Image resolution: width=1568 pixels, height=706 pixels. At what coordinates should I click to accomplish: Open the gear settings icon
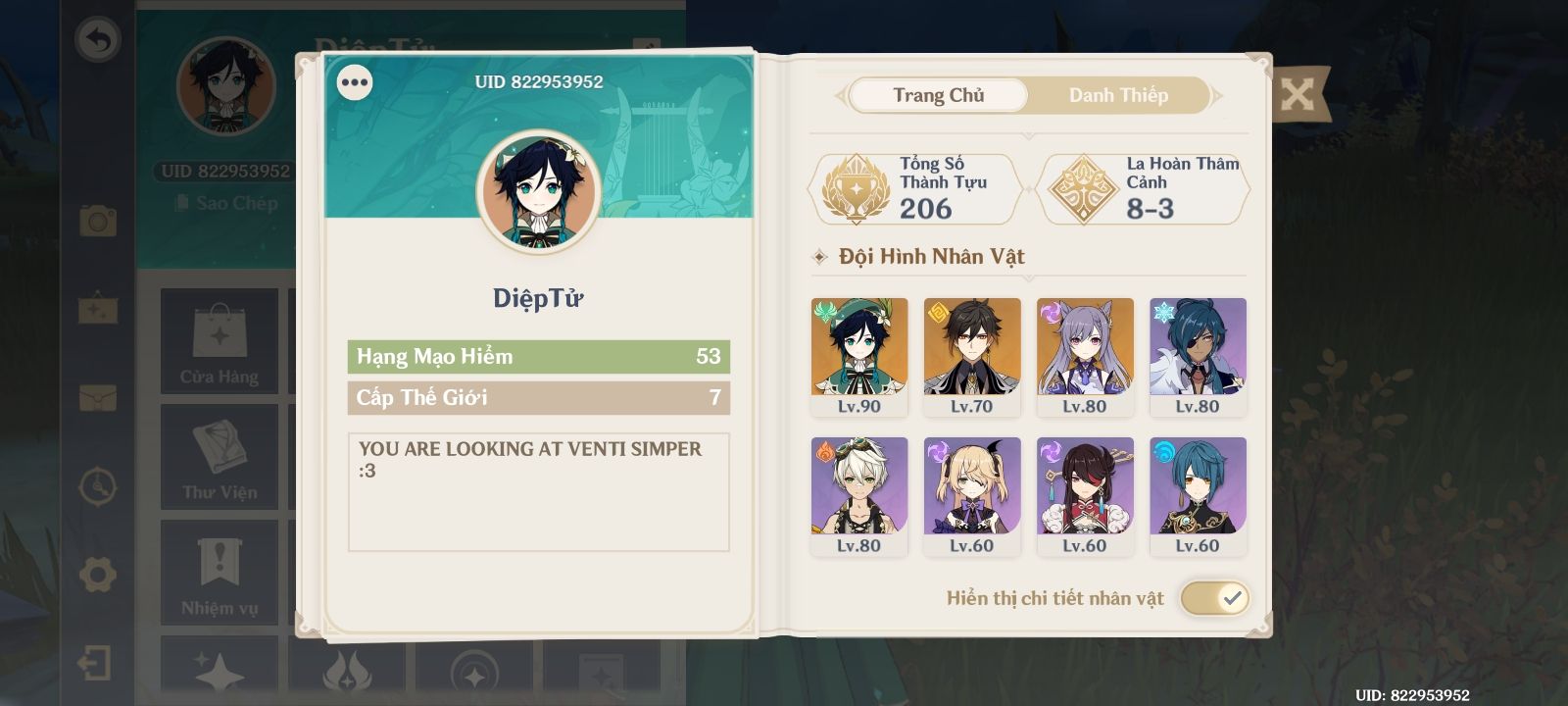(98, 575)
